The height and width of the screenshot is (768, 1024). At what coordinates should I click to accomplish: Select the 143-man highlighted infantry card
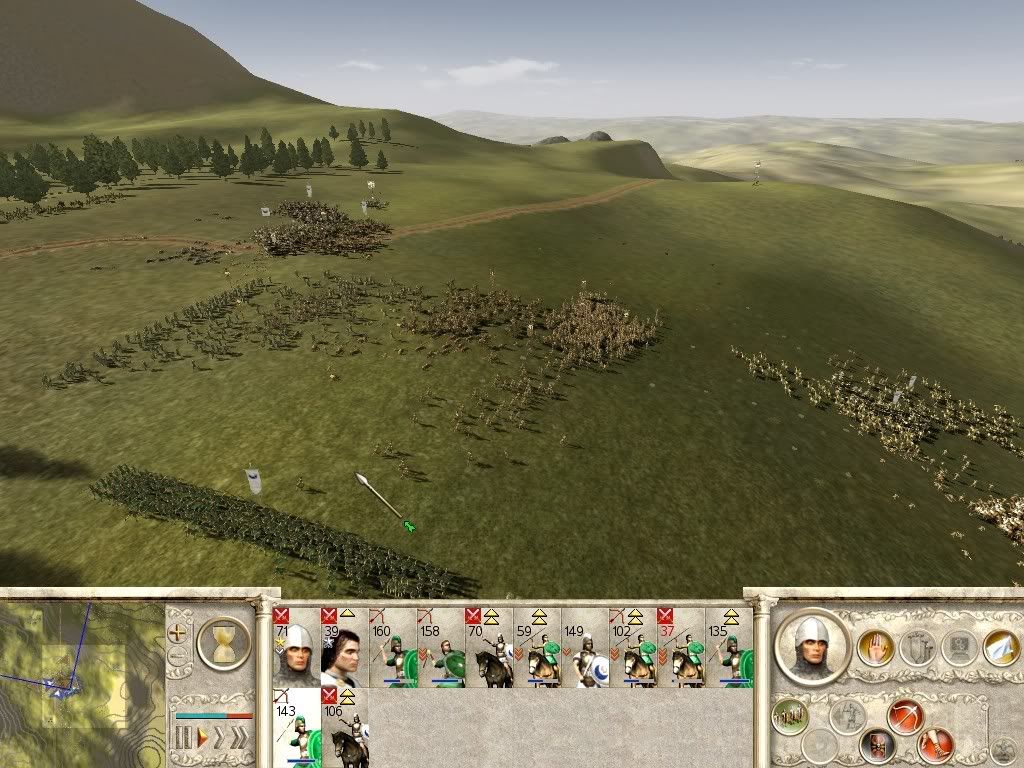(x=296, y=728)
